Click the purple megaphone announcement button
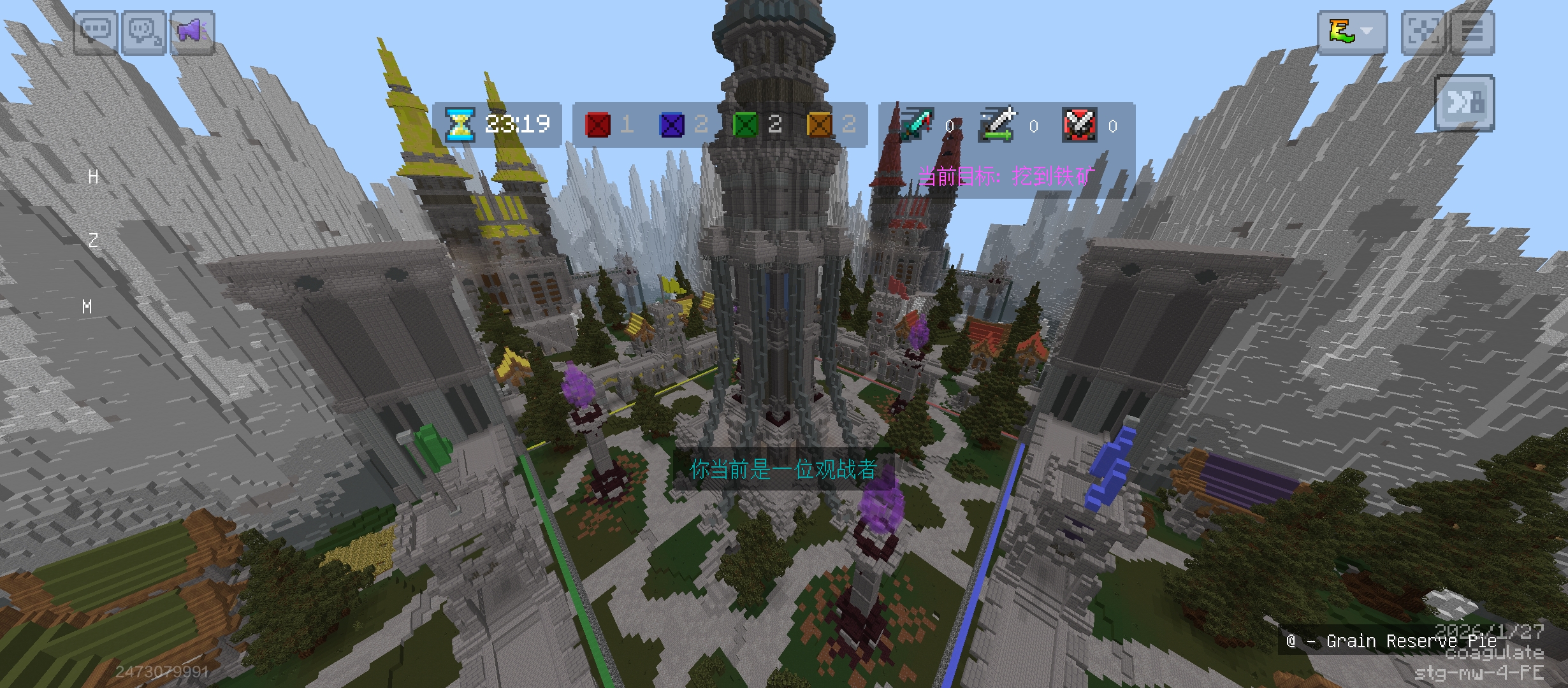Image resolution: width=1568 pixels, height=688 pixels. coord(192,32)
